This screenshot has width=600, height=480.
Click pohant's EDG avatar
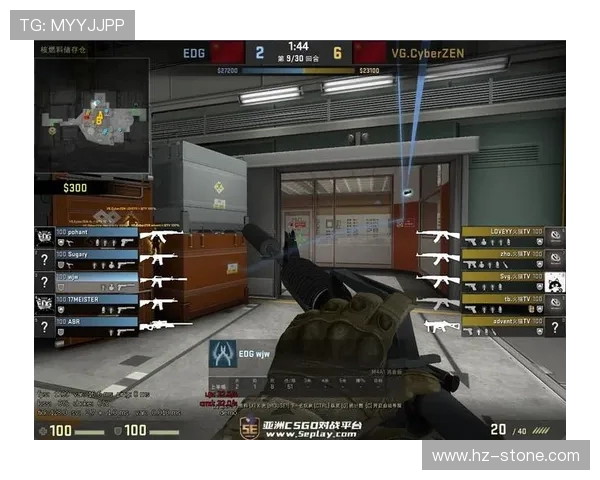(x=44, y=237)
